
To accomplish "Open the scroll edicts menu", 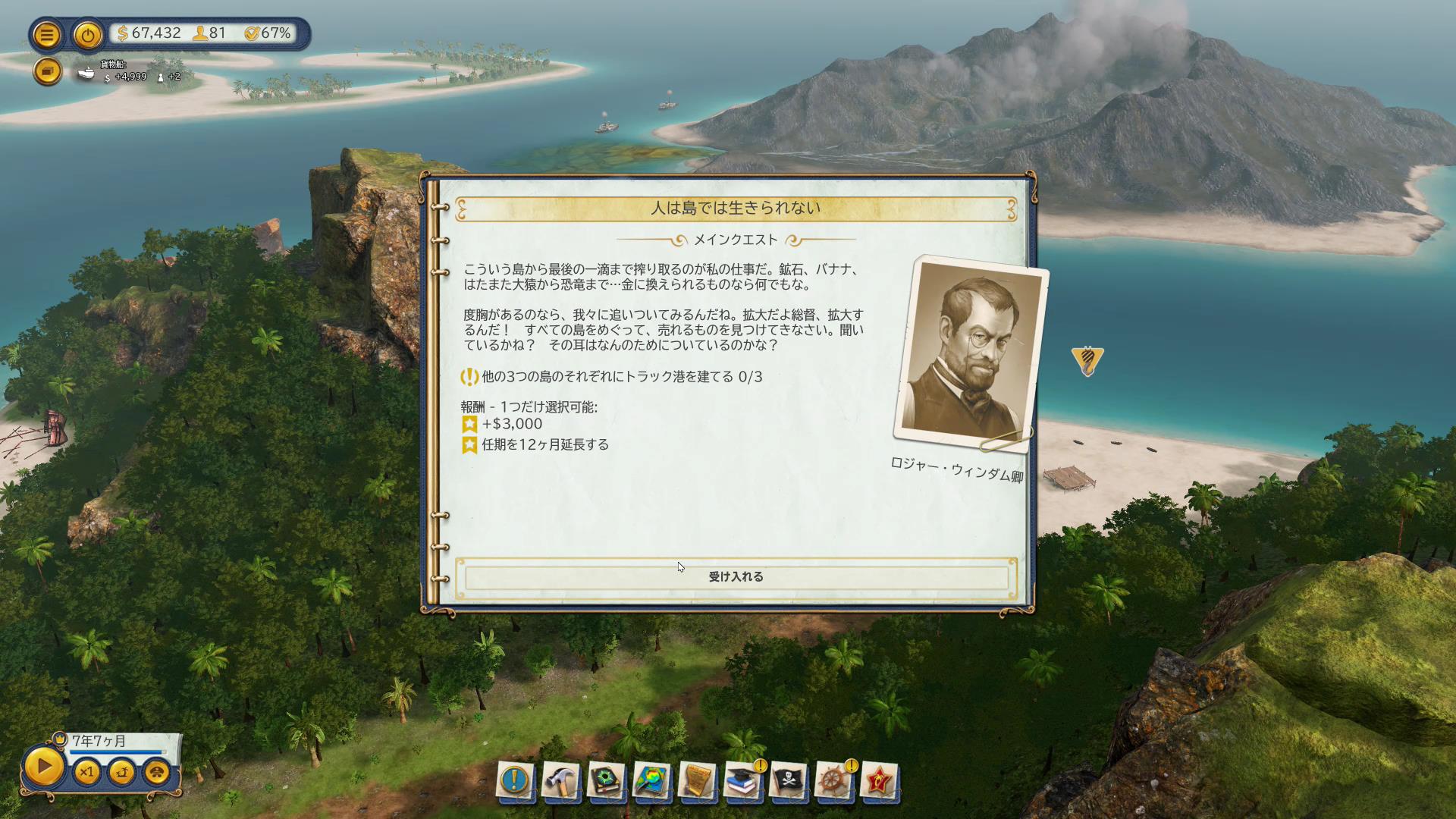I will click(x=697, y=780).
